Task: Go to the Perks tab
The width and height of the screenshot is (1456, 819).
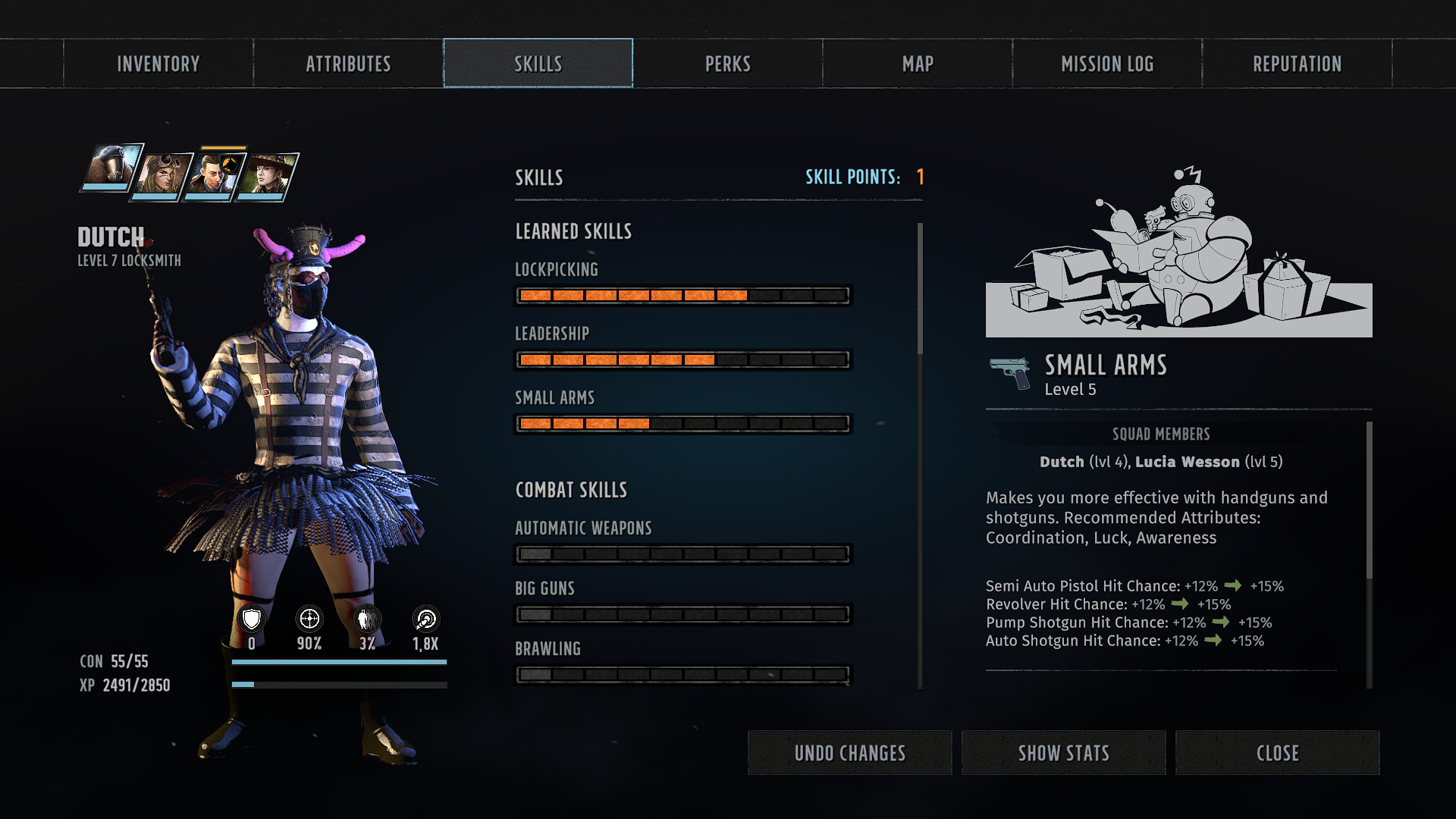Action: coord(728,64)
